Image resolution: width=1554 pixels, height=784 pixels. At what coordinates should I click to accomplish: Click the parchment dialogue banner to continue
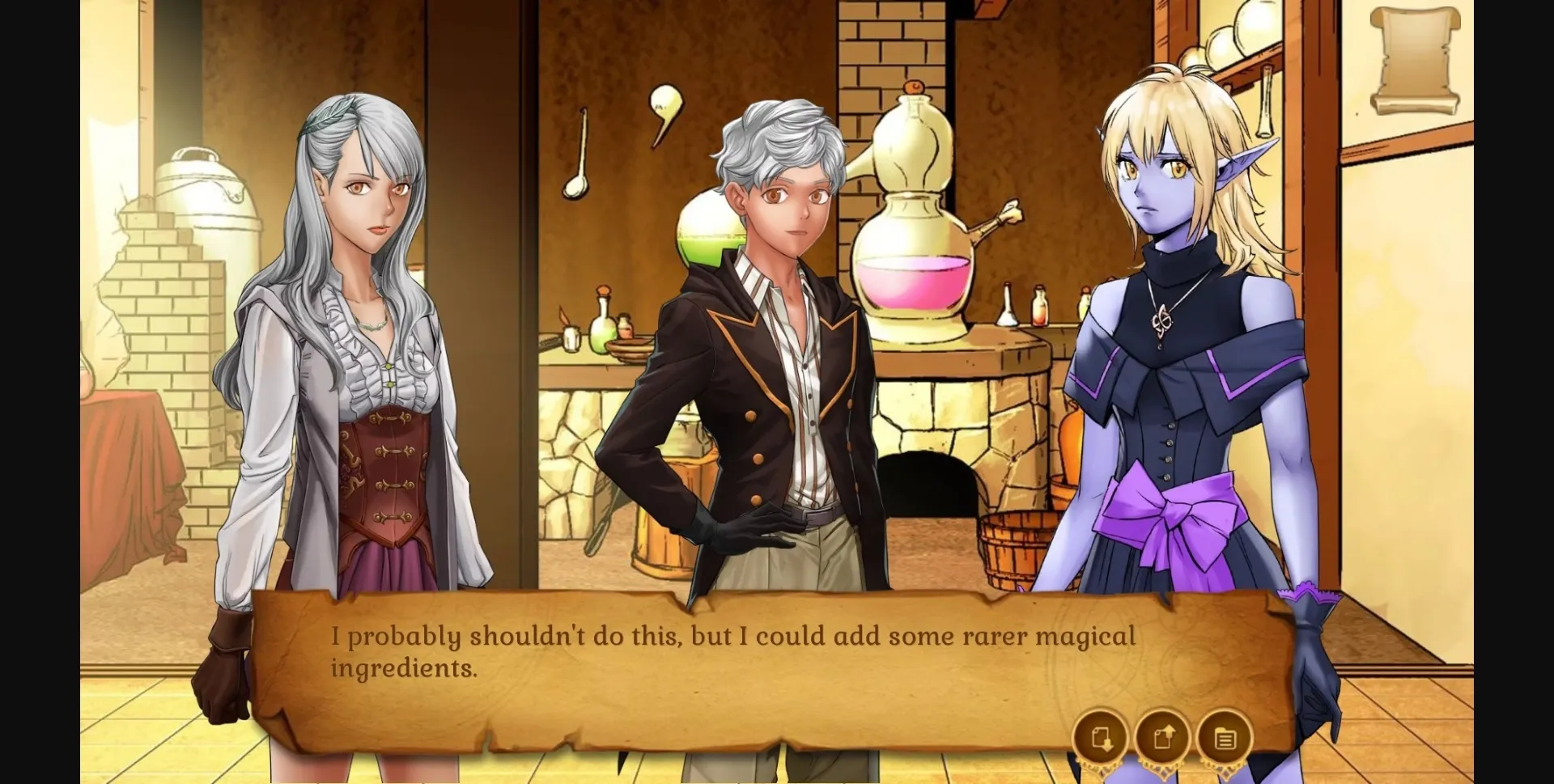coord(728,663)
